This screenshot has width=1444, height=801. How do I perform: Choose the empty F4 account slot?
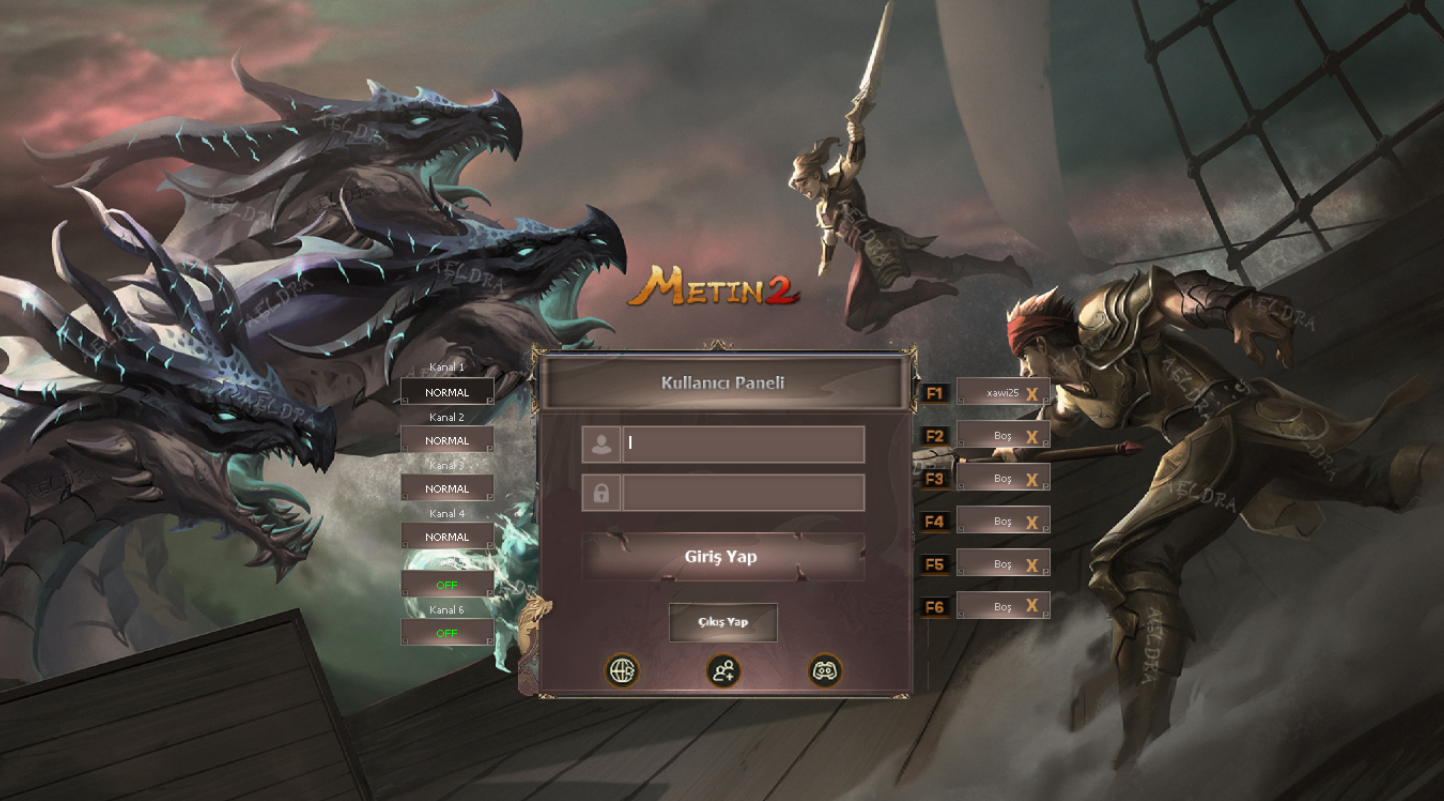tap(995, 521)
